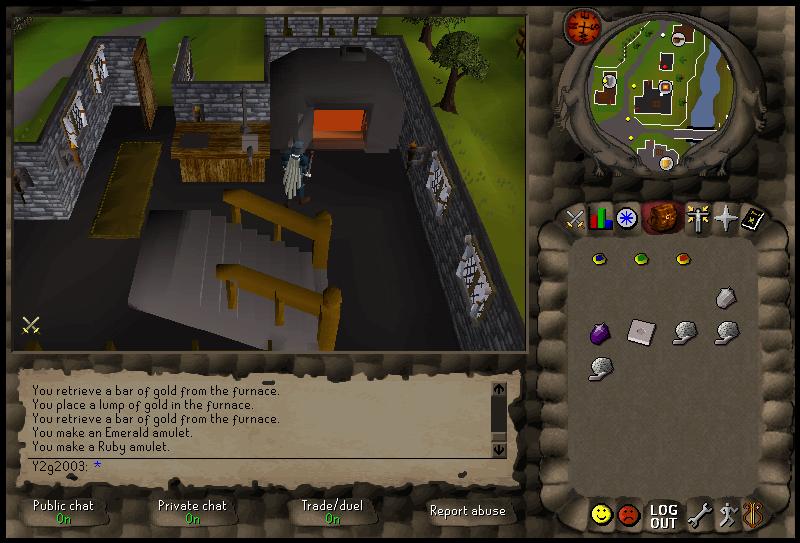
Task: Switch to the skills stats tab
Action: (x=601, y=218)
